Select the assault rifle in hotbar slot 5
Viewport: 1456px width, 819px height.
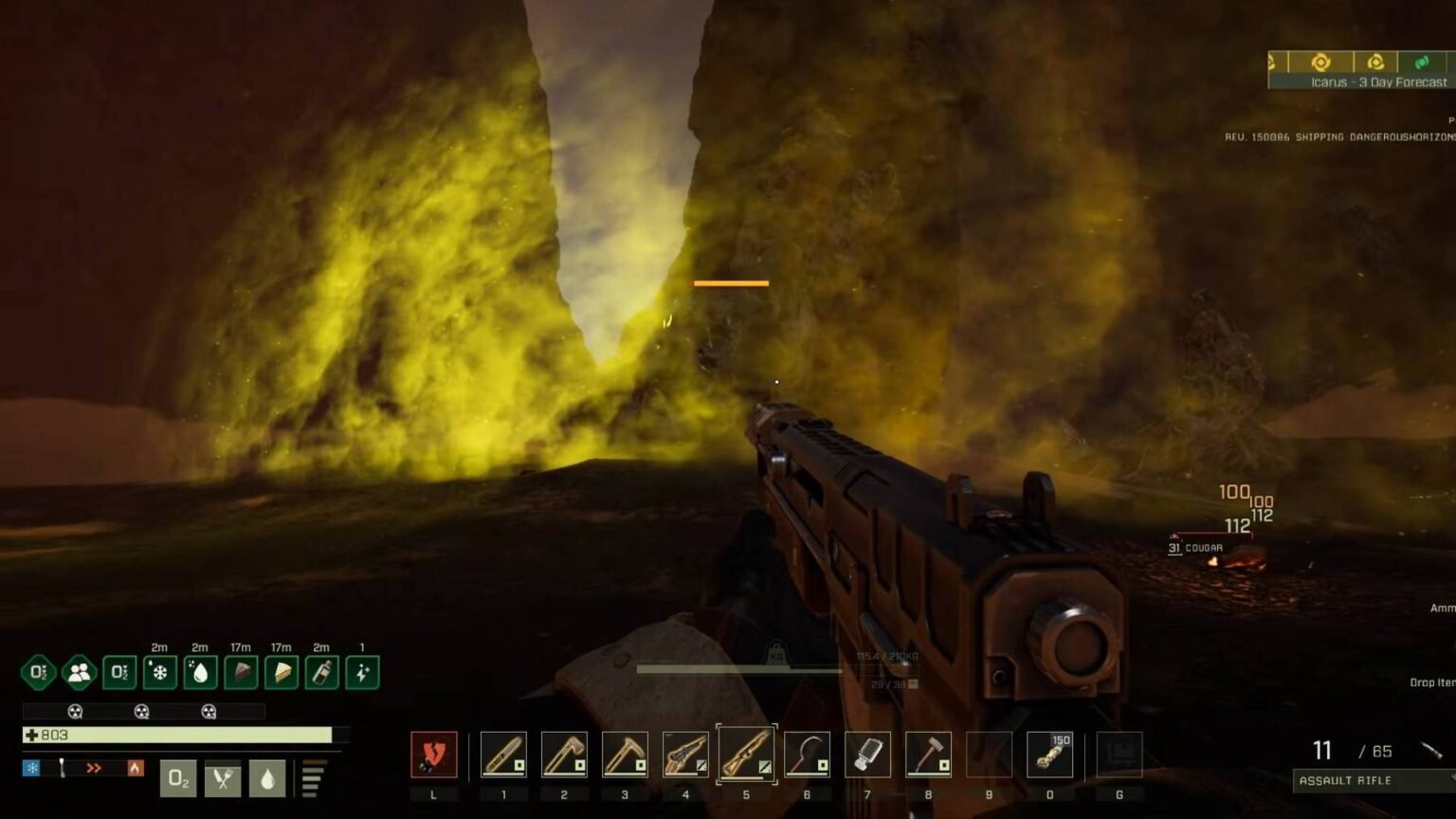pos(746,754)
